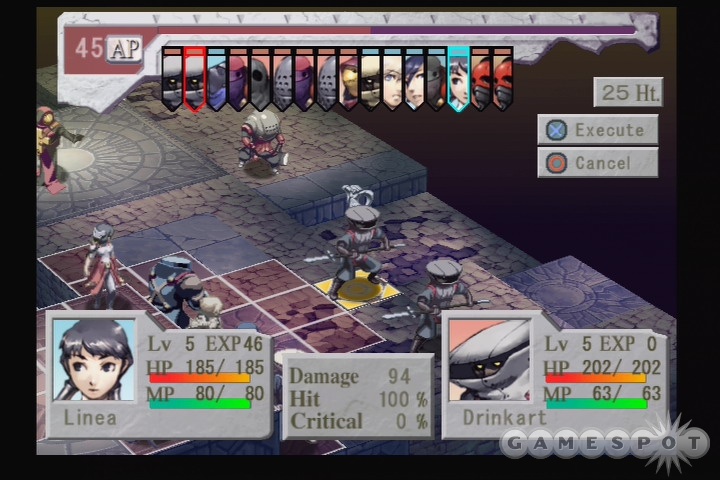Select the red-outlined portrait in turn order
Viewport: 720px width, 480px height.
click(194, 76)
